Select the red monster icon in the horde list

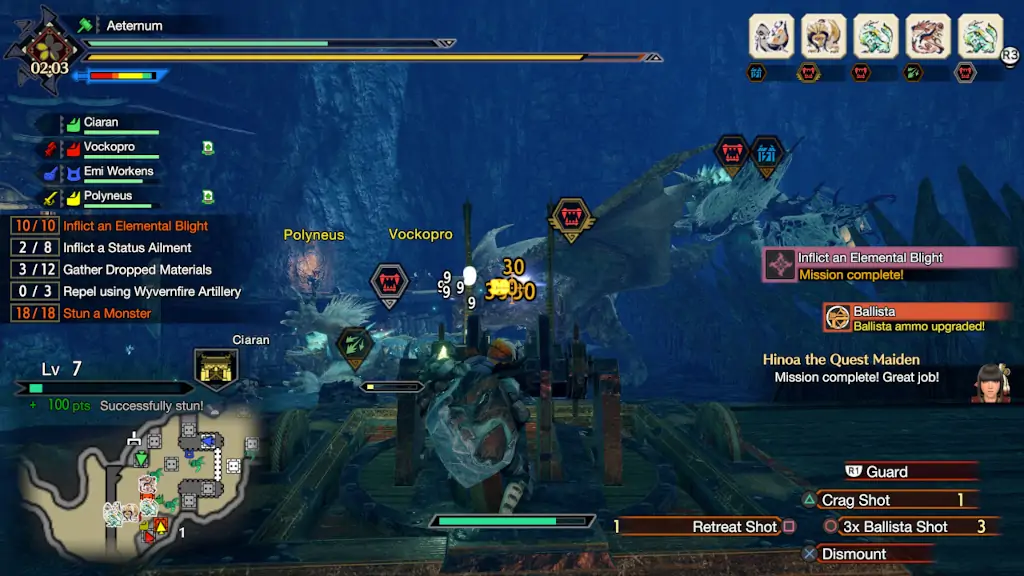(928, 36)
